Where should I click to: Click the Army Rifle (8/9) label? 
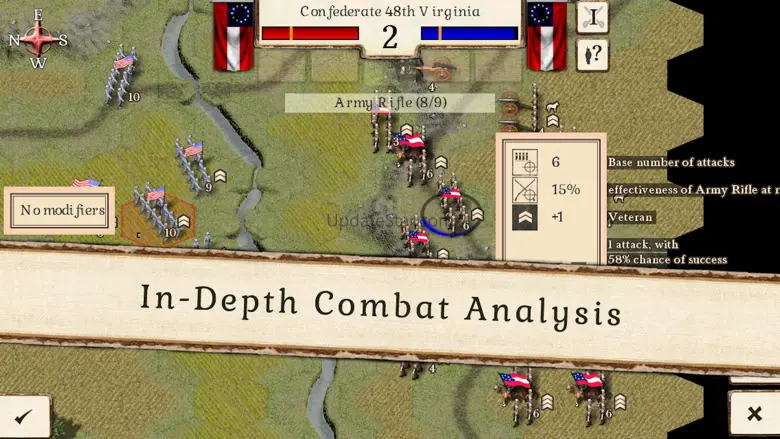pos(389,103)
